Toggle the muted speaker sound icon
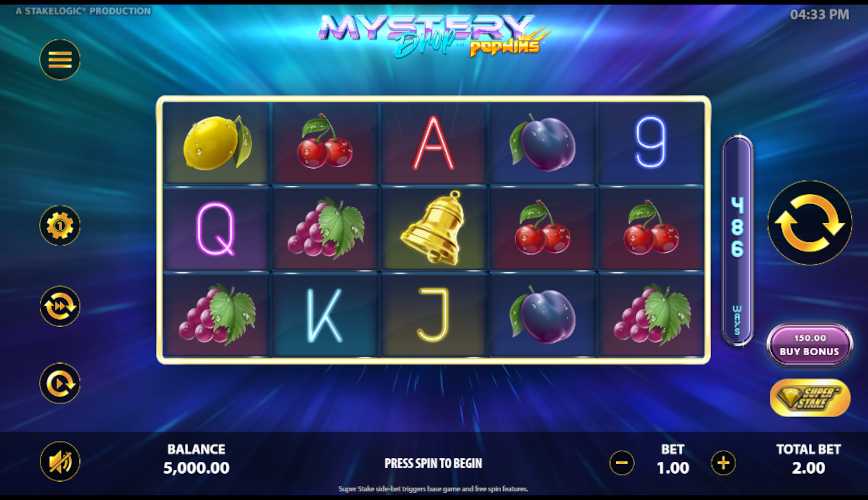This screenshot has height=500, width=868. click(60, 462)
